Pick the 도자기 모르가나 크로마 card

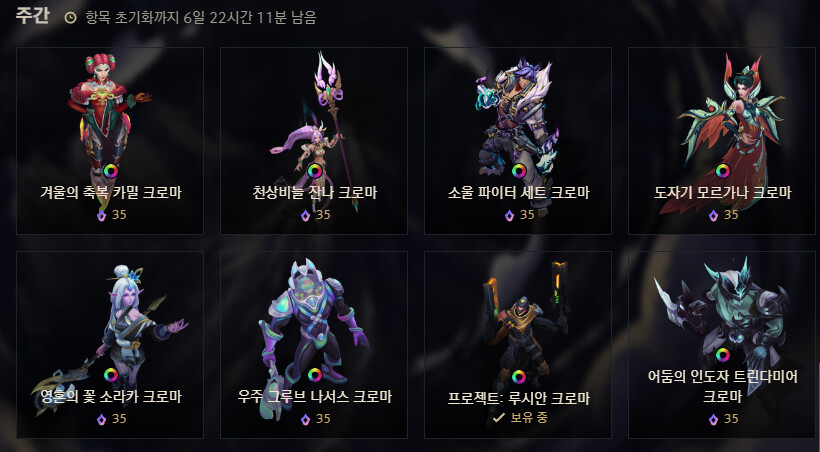pos(722,140)
